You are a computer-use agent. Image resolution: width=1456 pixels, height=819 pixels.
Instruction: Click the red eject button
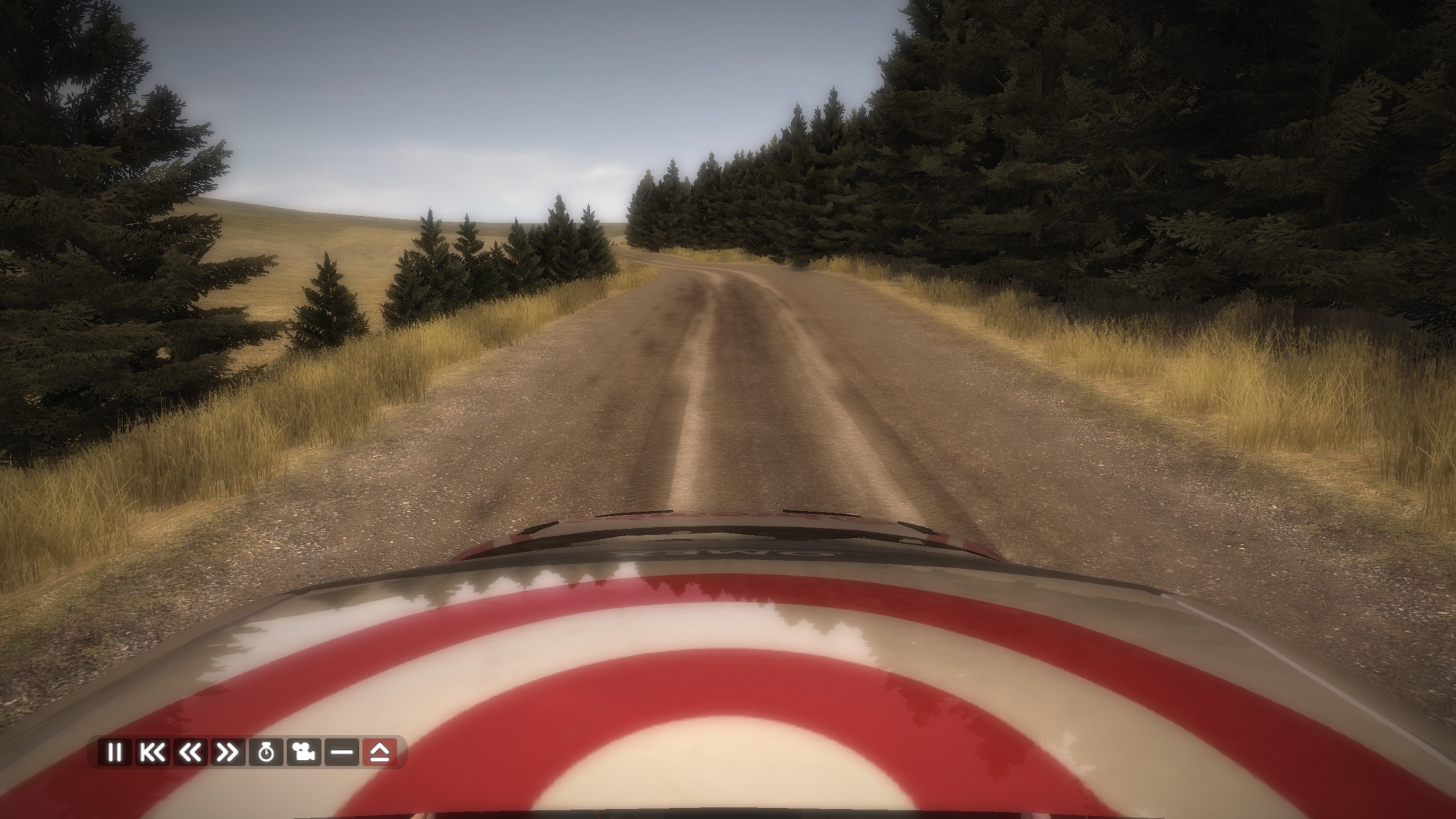[379, 752]
